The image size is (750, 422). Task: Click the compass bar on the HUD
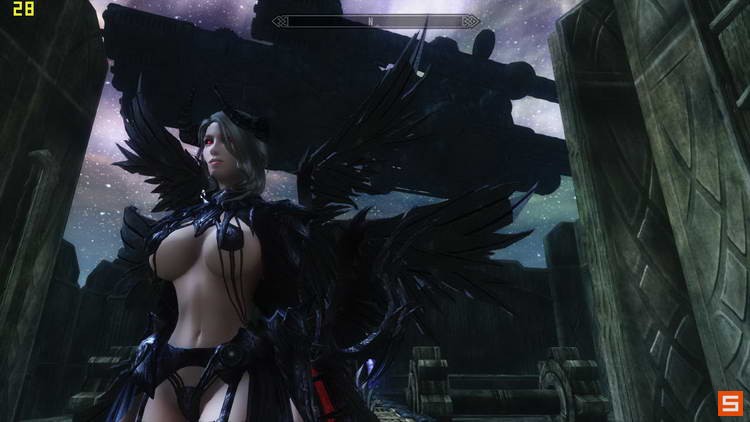pyautogui.click(x=376, y=20)
